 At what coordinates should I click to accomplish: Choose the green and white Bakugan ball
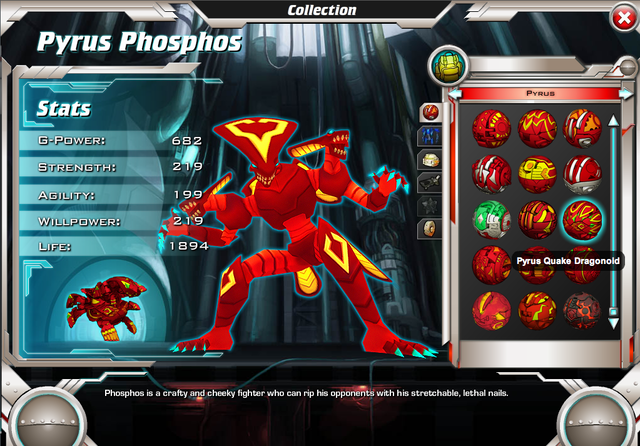tap(491, 219)
